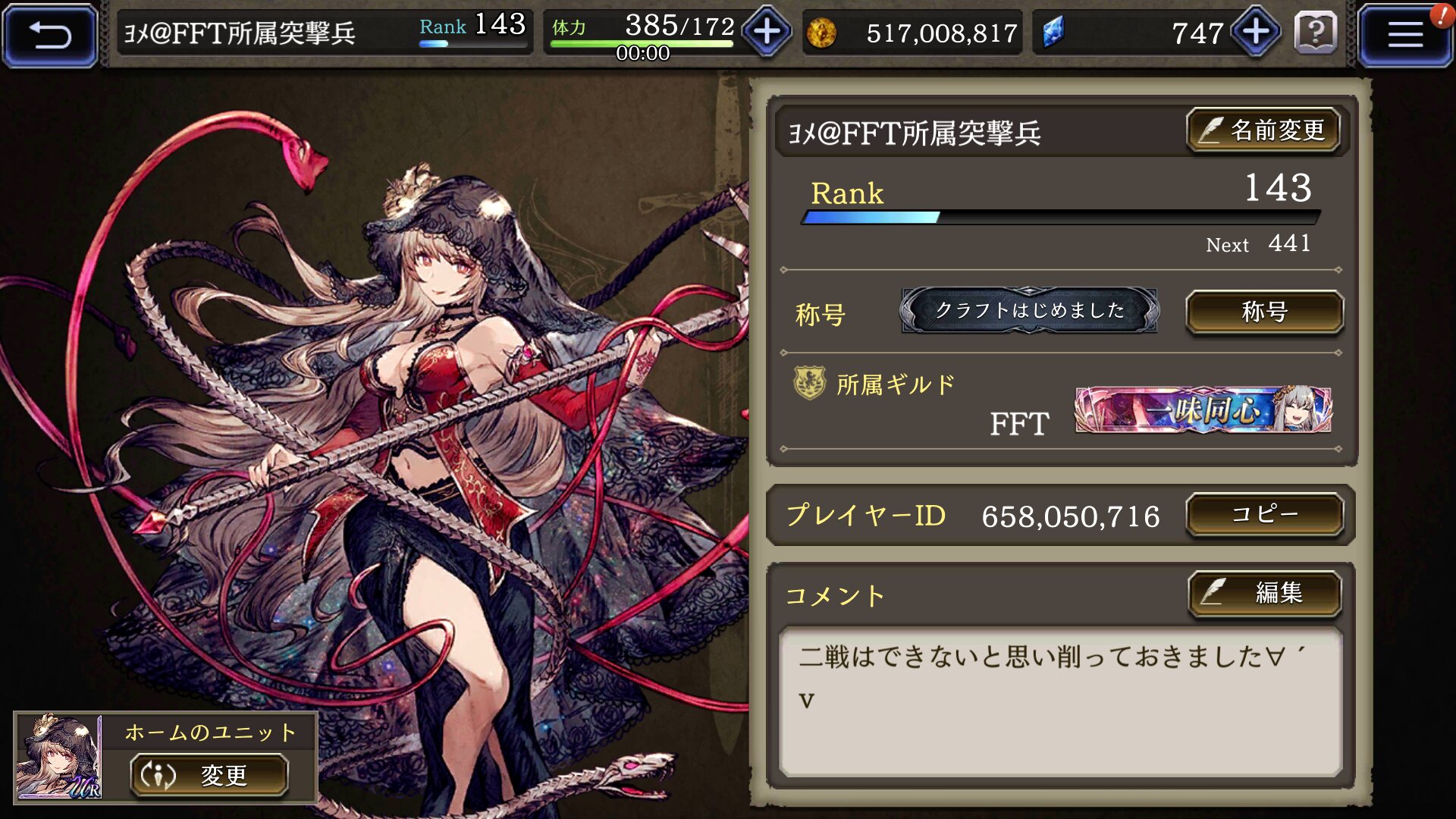Edit the comment using 編集
1456x819 pixels.
[x=1264, y=592]
